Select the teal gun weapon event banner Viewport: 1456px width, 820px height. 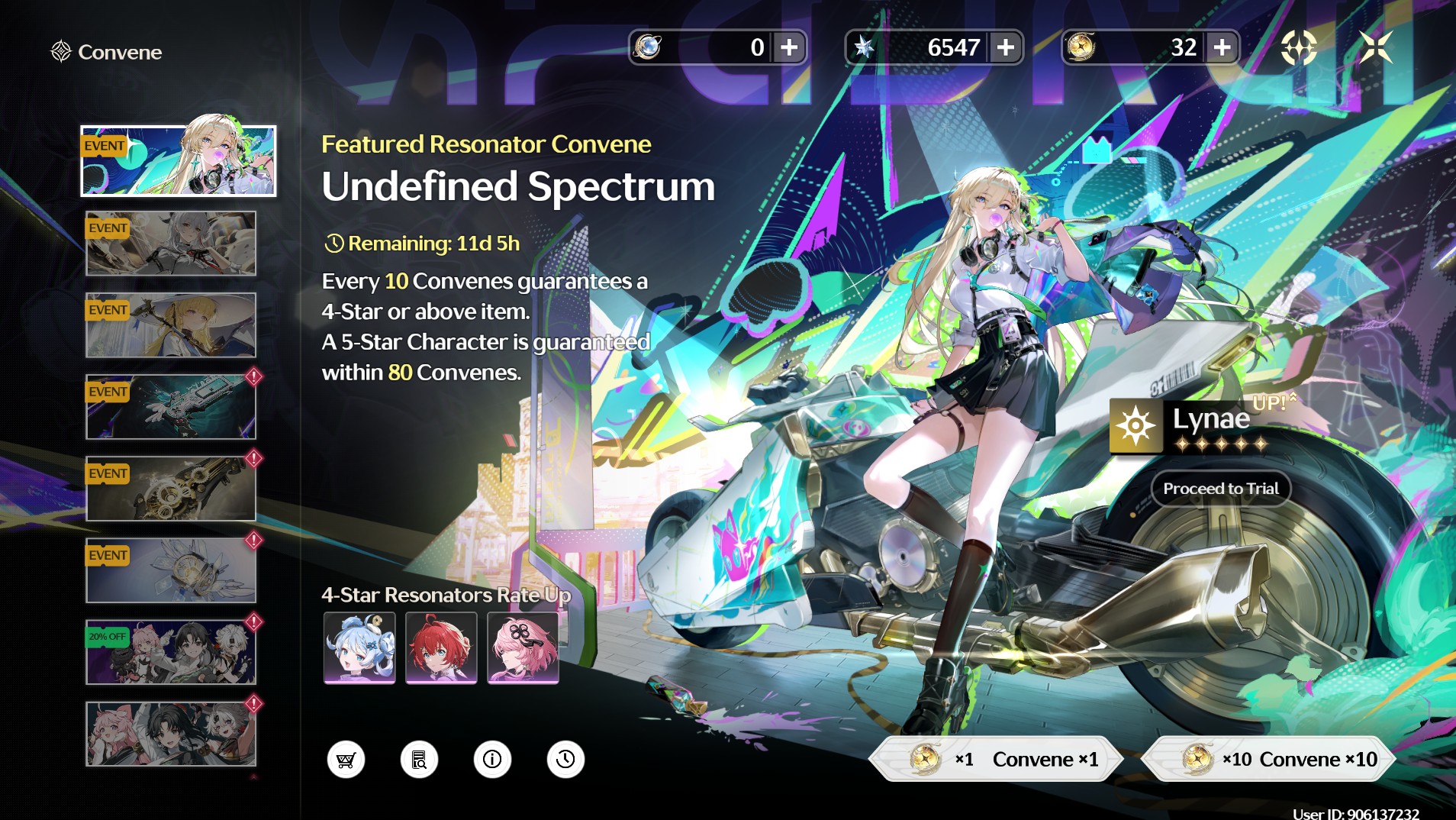pos(171,407)
